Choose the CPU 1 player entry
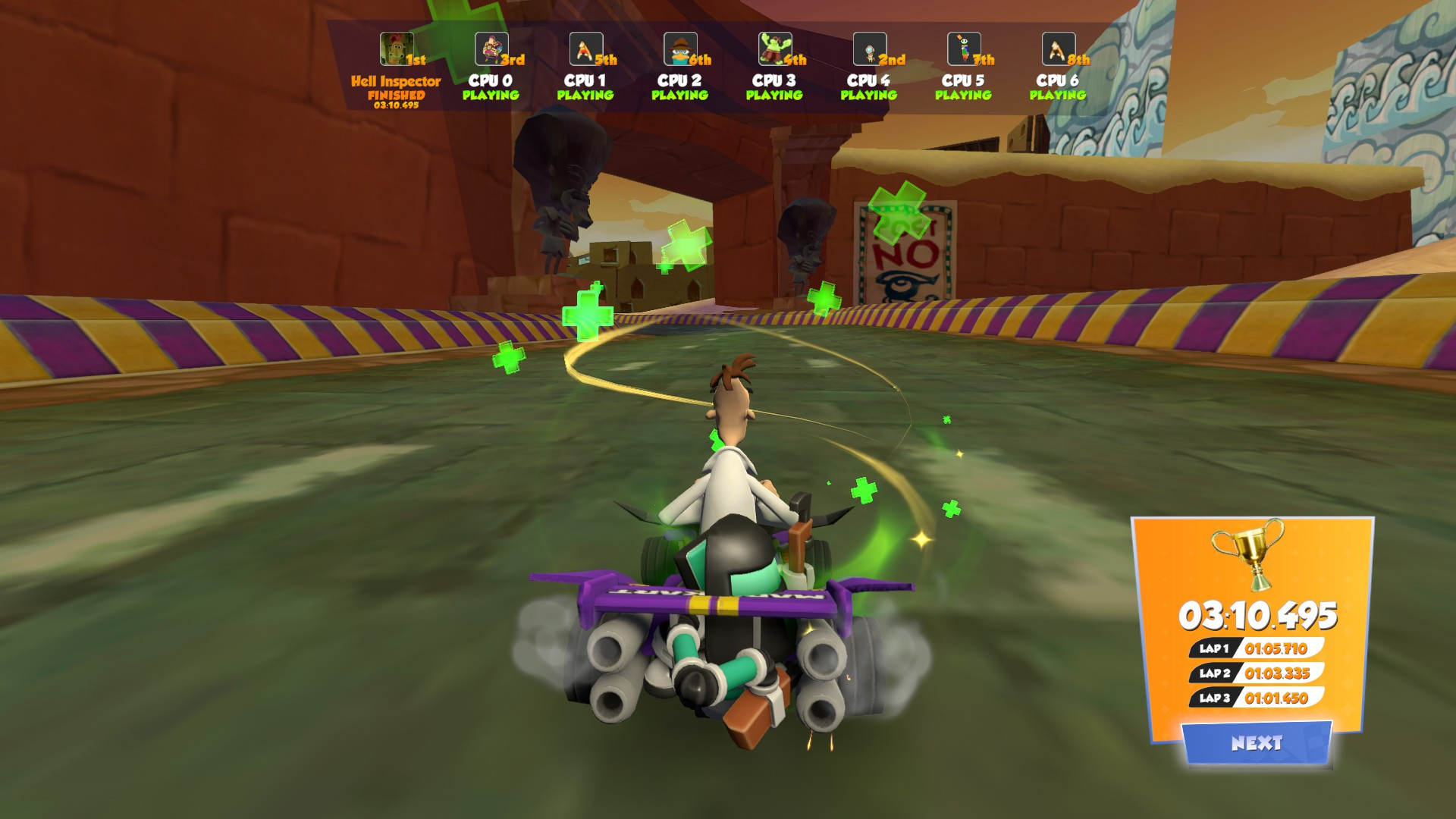This screenshot has height=819, width=1456. (585, 80)
